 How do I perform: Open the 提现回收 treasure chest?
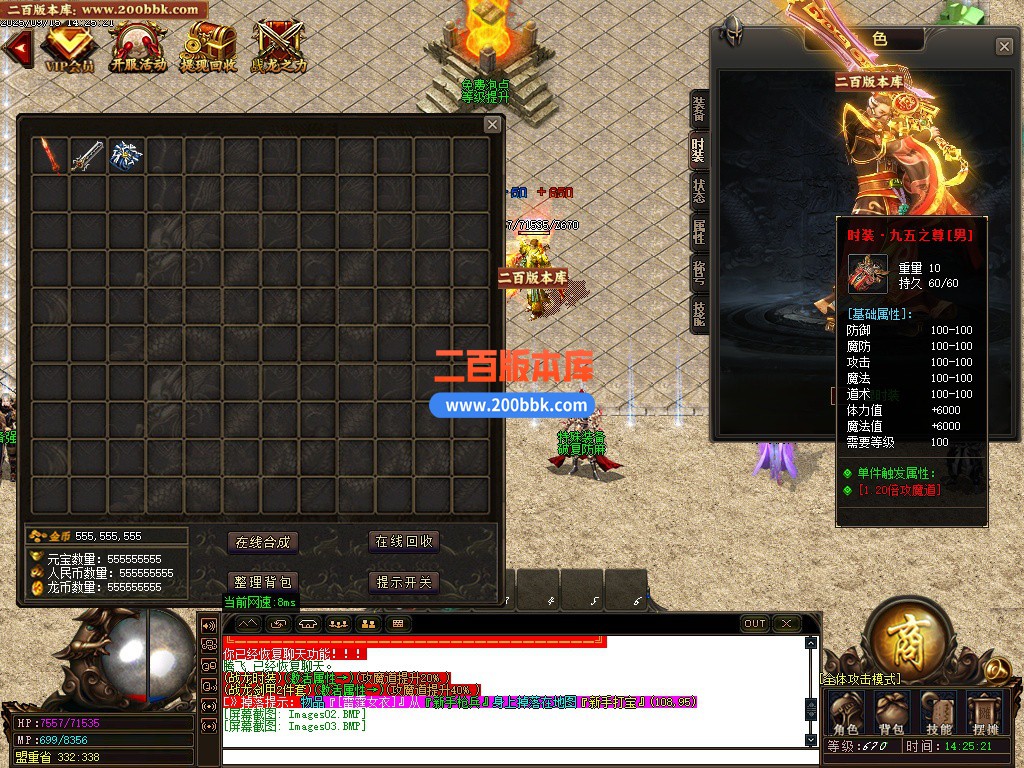click(x=208, y=46)
